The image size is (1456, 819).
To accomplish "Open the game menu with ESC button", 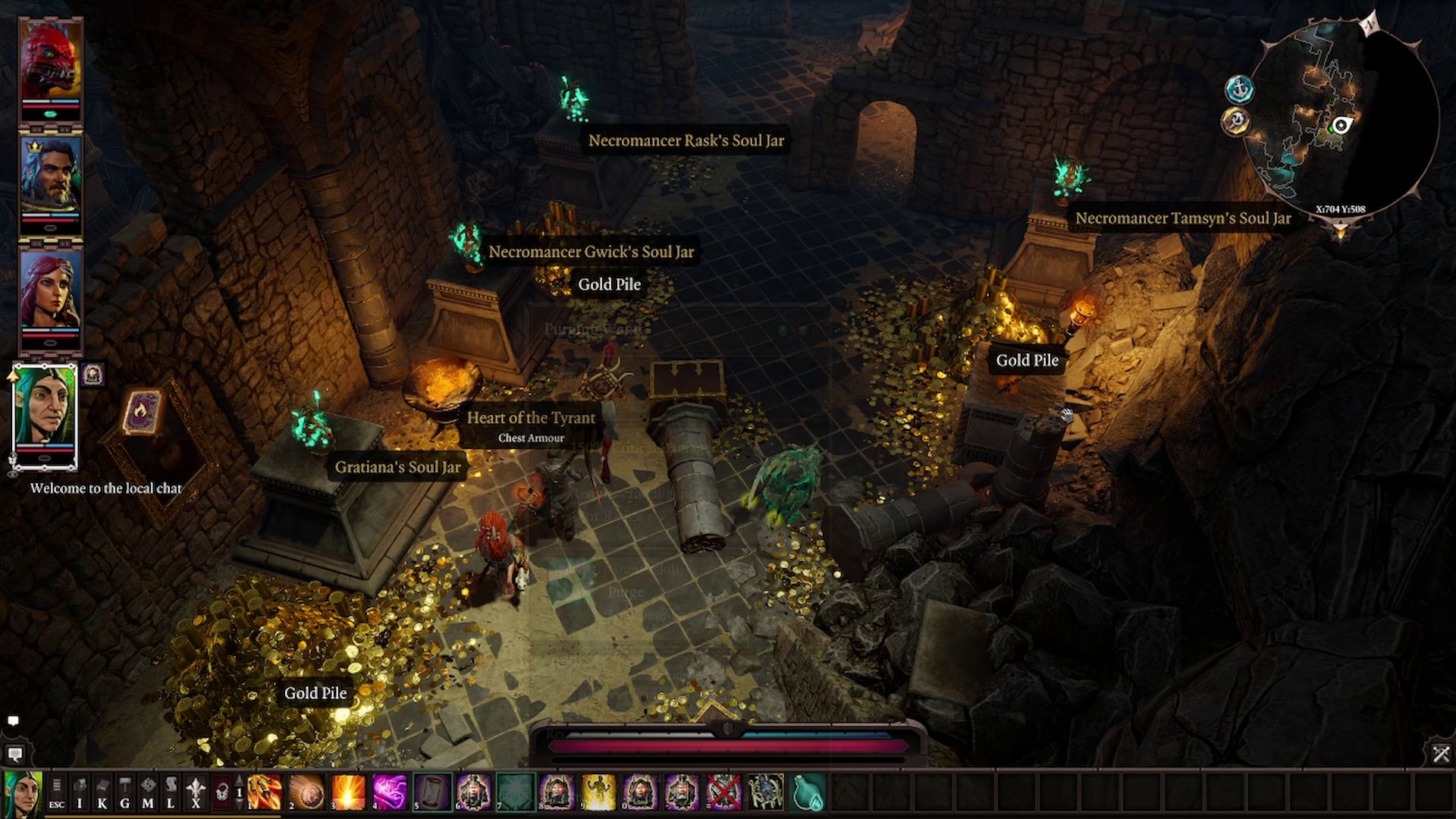I will click(x=57, y=793).
